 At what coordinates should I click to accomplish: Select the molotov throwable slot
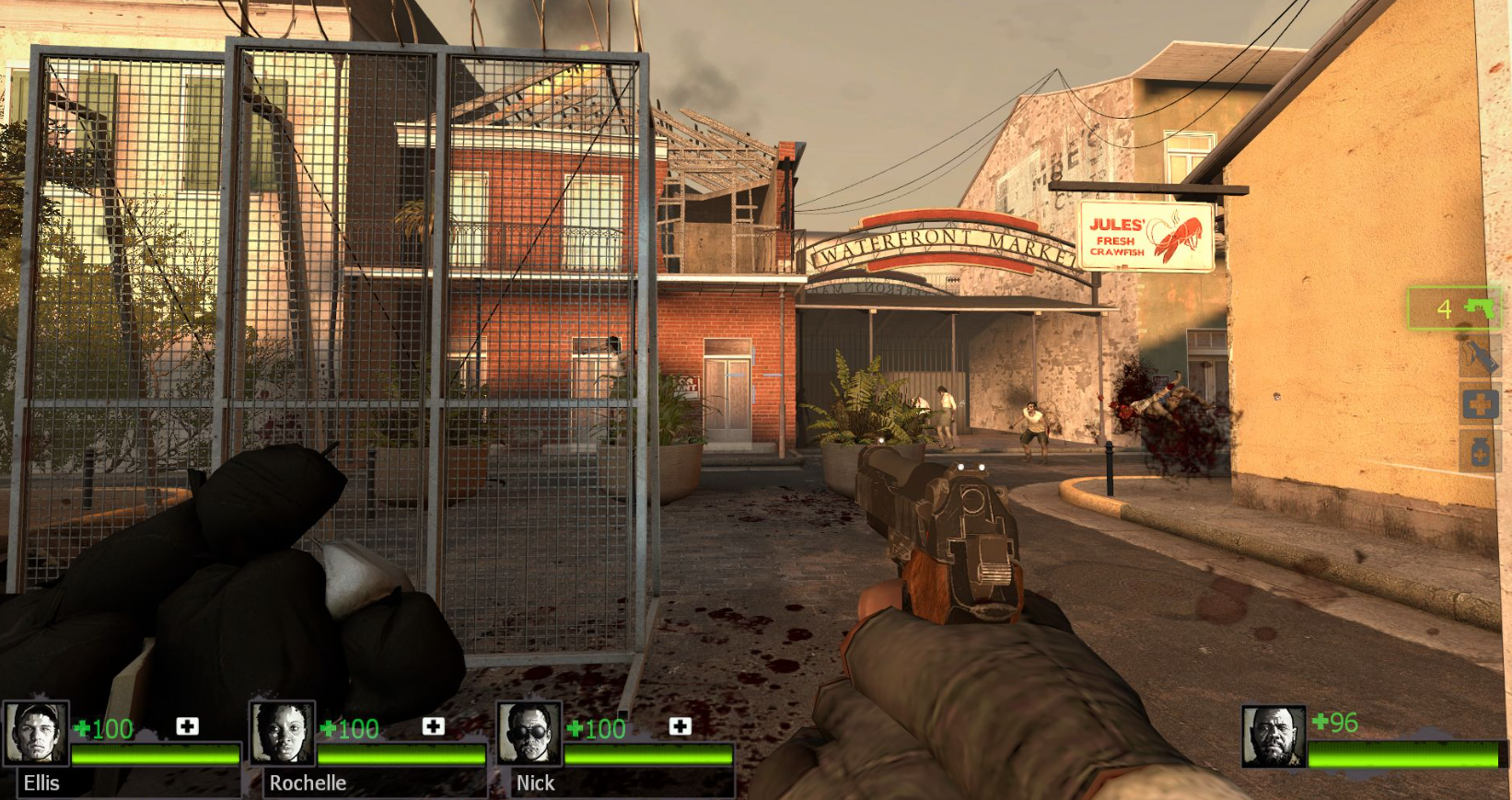[1479, 356]
